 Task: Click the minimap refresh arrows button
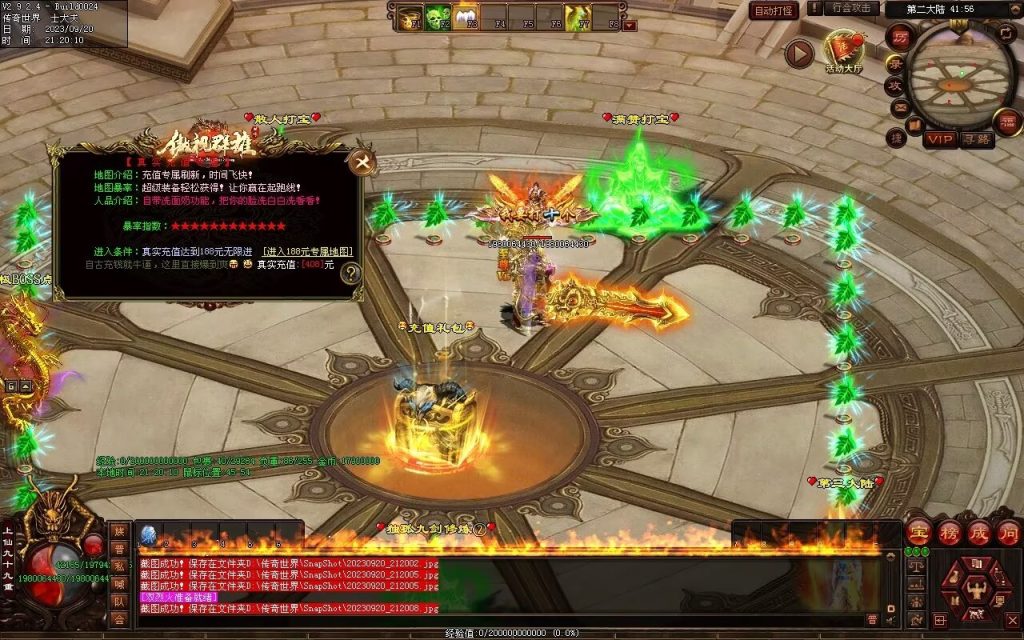[x=1006, y=33]
